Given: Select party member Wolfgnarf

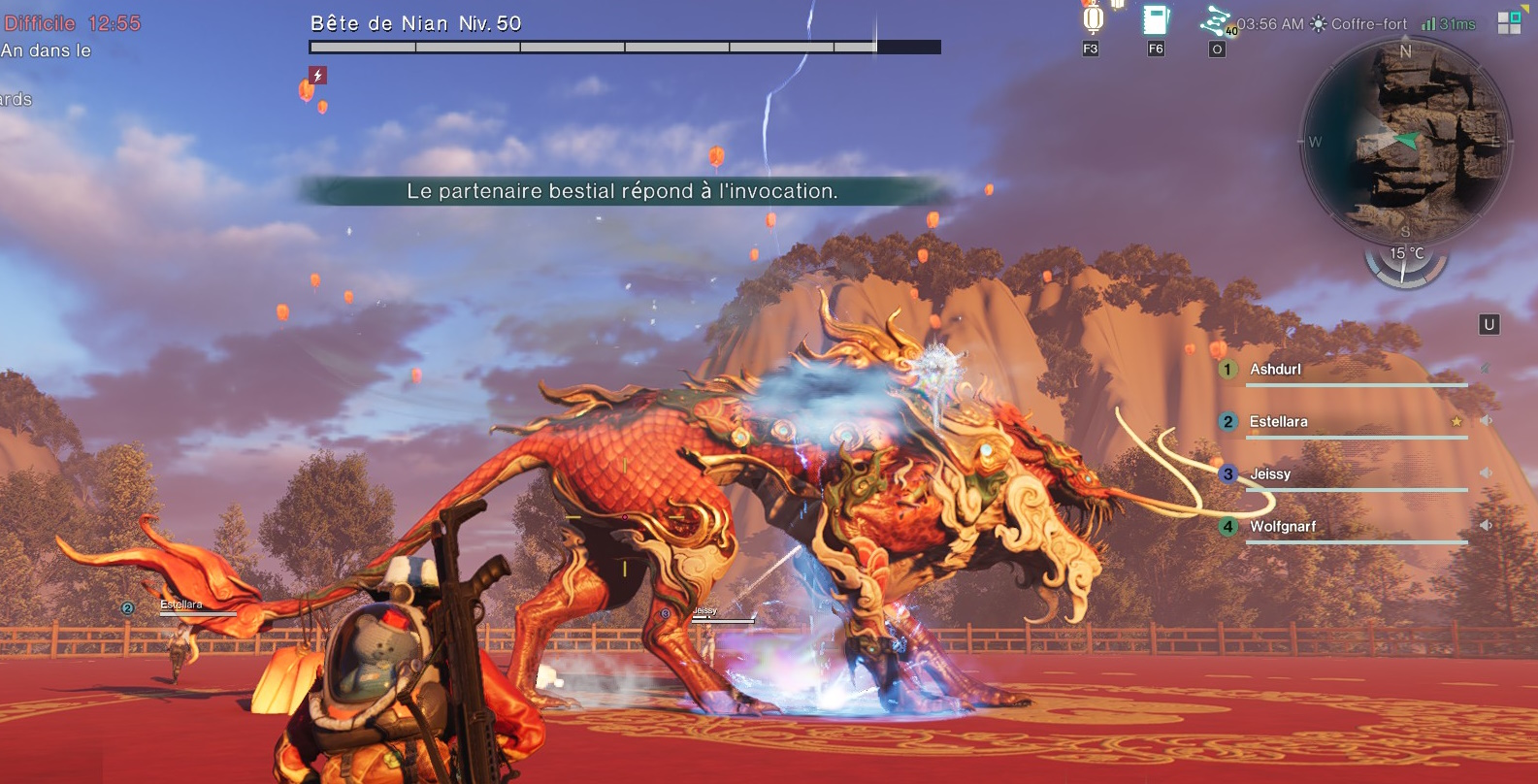Looking at the screenshot, I should [x=1282, y=527].
